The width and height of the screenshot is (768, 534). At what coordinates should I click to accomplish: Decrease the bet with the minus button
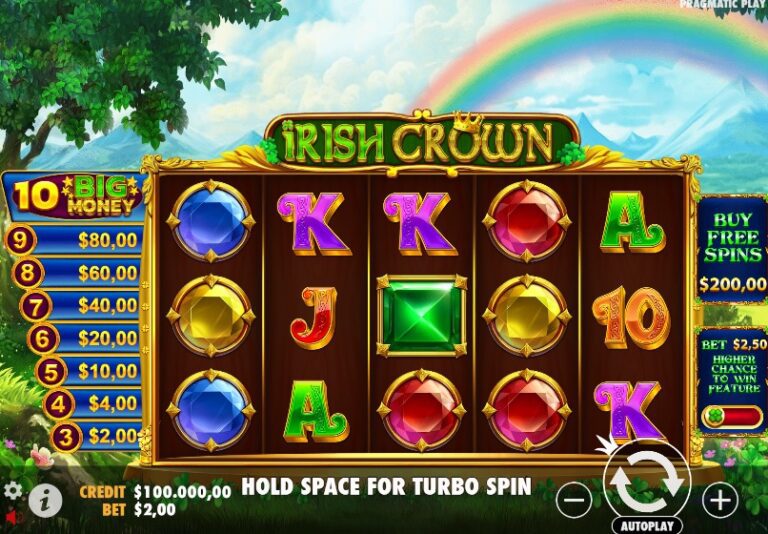click(x=574, y=499)
